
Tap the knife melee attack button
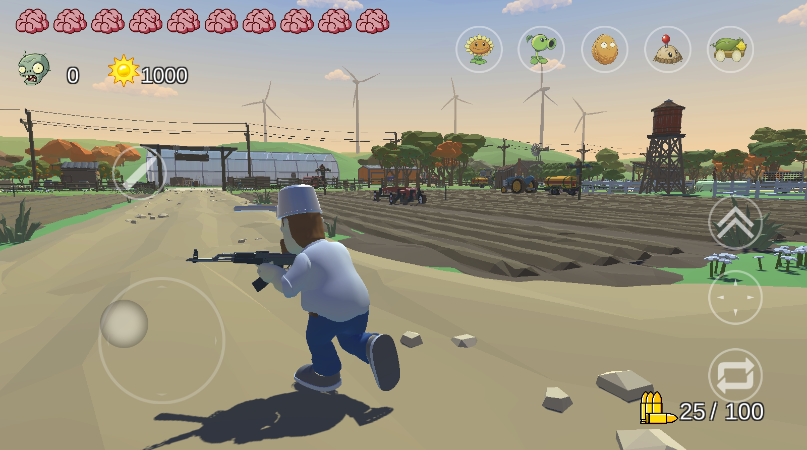tap(140, 173)
